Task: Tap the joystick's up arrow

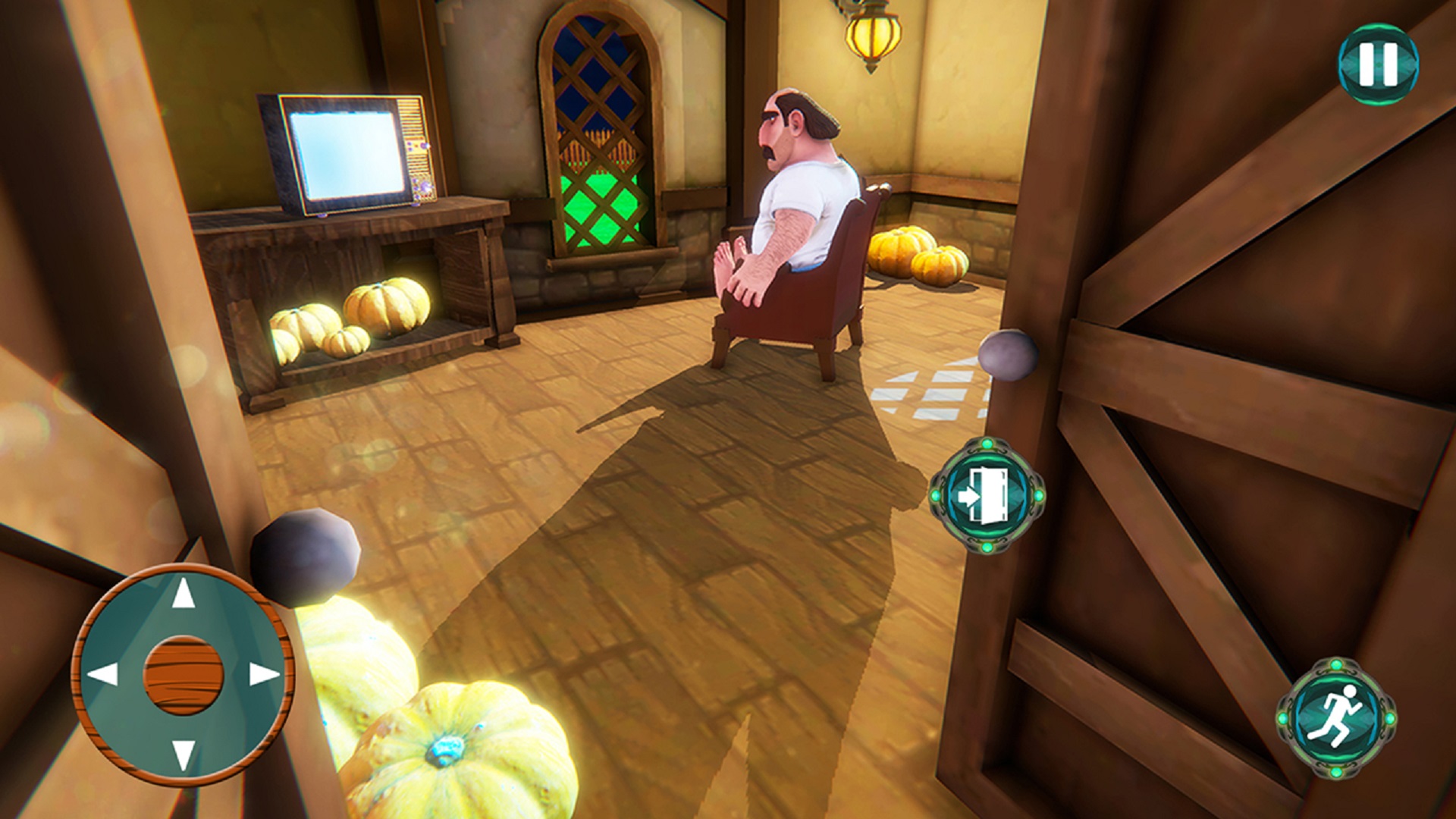Action: pos(183,594)
